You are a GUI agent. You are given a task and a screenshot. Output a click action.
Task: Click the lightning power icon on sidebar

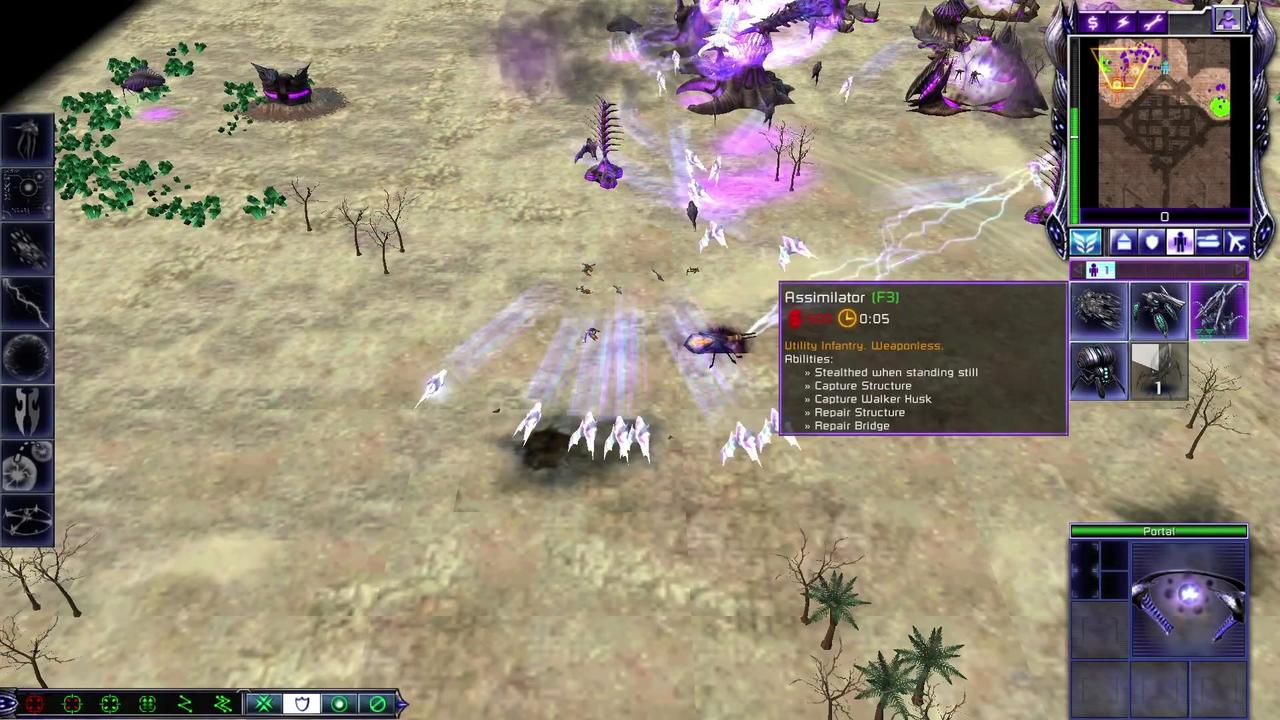click(1122, 21)
